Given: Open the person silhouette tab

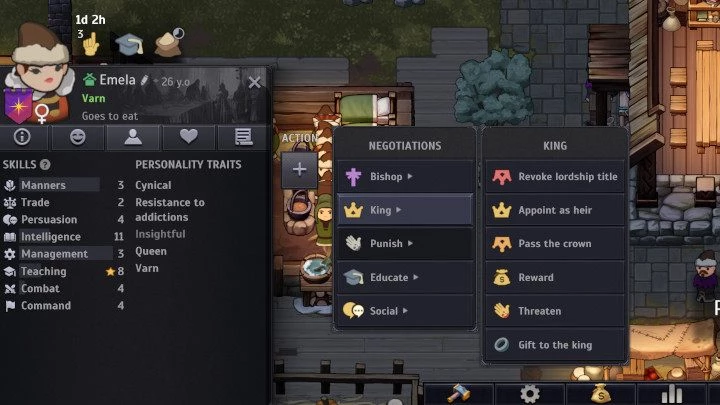Looking at the screenshot, I should pyautogui.click(x=131, y=137).
